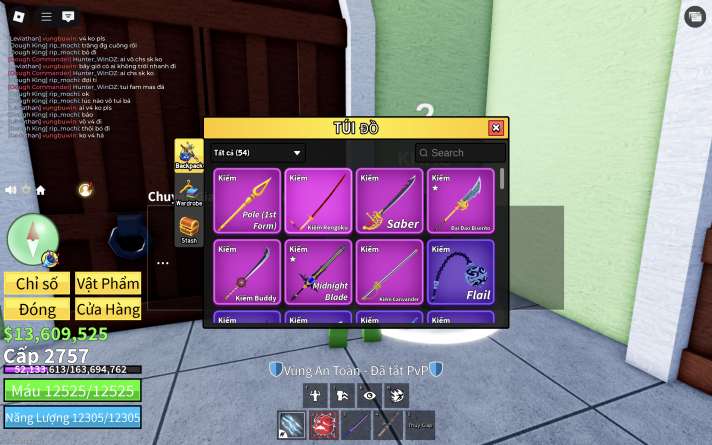Open the Cửa Hàng shop
Image resolution: width=712 pixels, height=445 pixels.
click(x=107, y=309)
